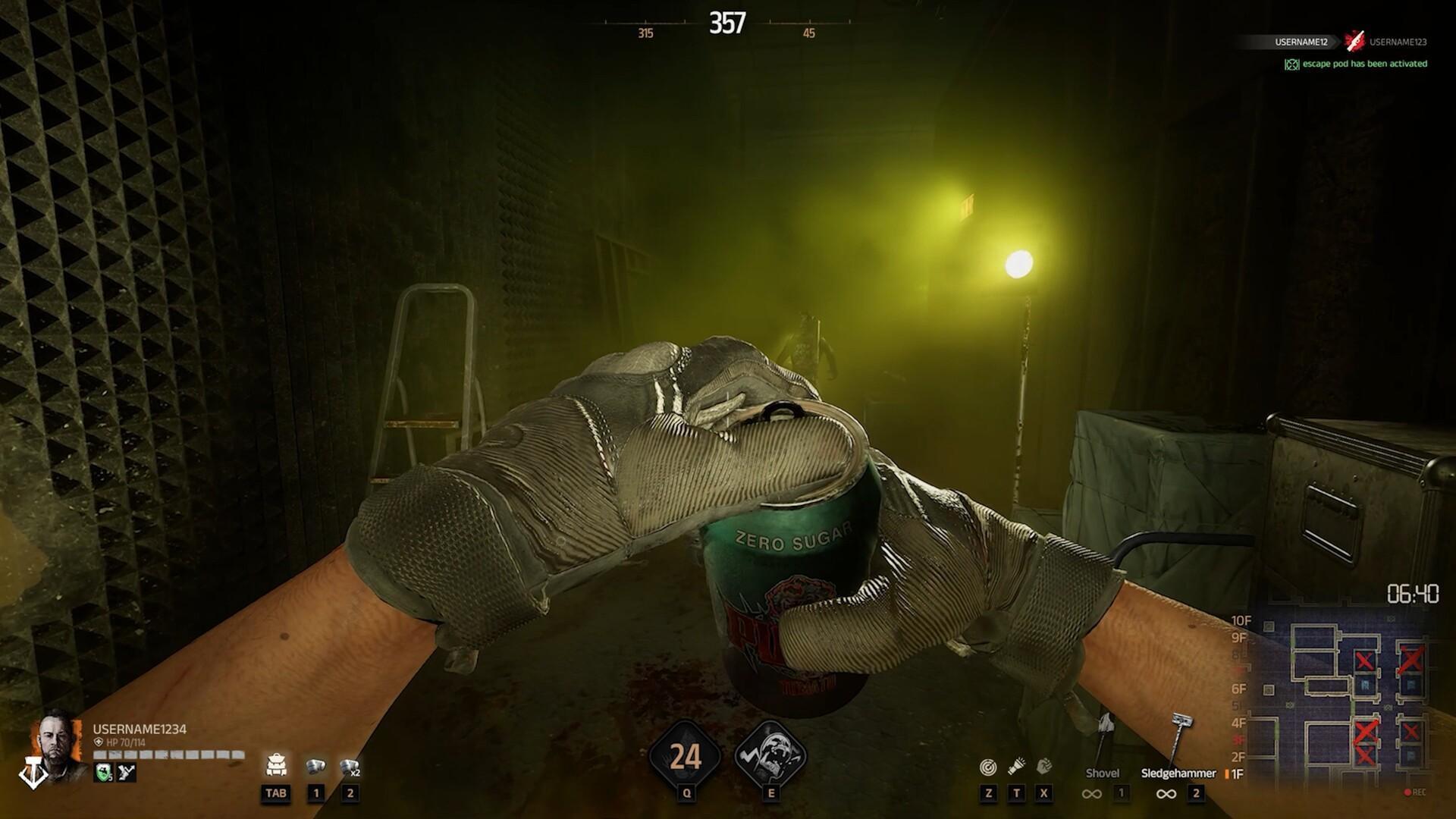Open the backpack inventory icon
The height and width of the screenshot is (819, 1456).
(x=276, y=766)
